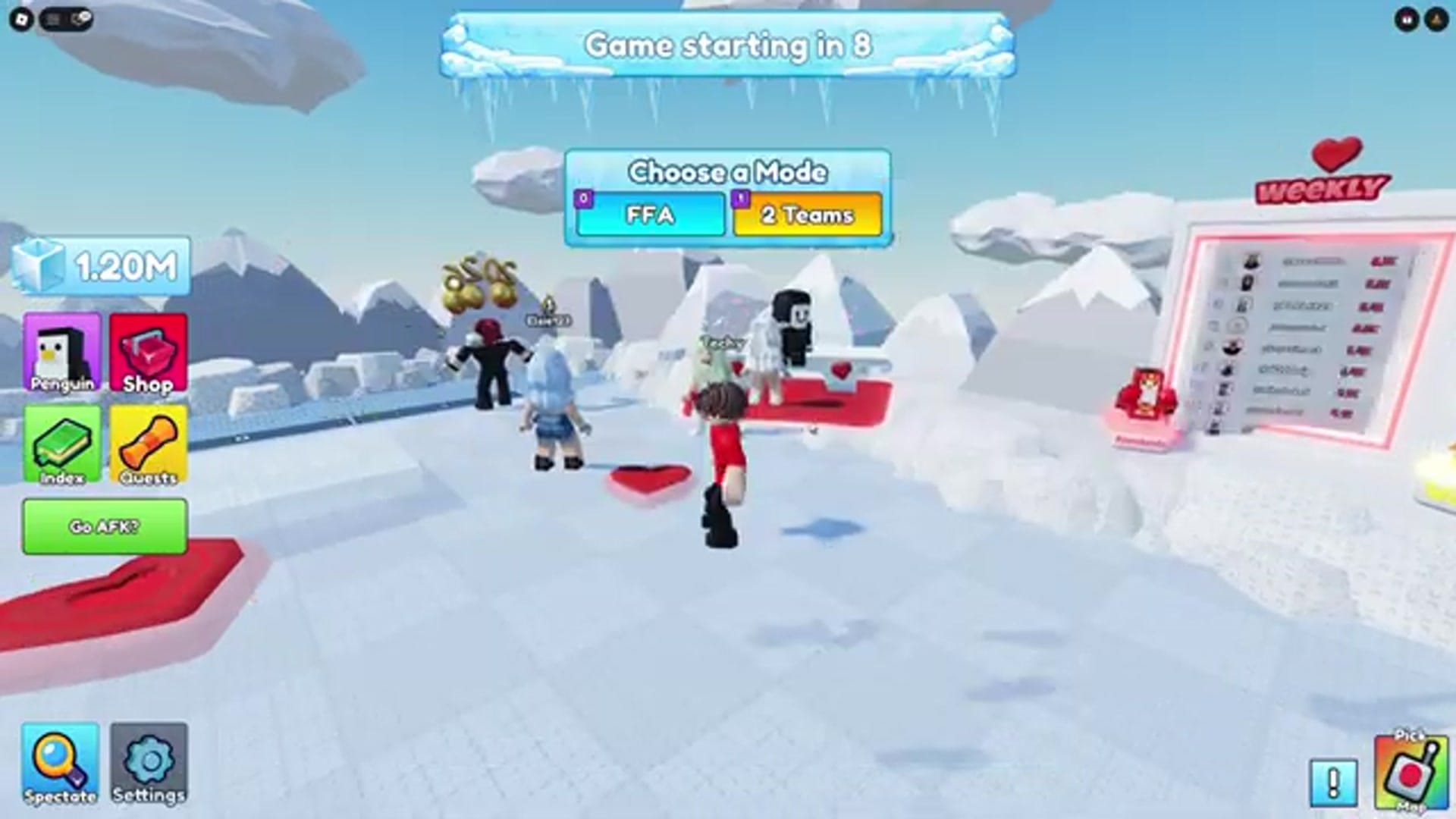Expand the Choose a Mode header banner
The height and width of the screenshot is (819, 1456).
(727, 173)
